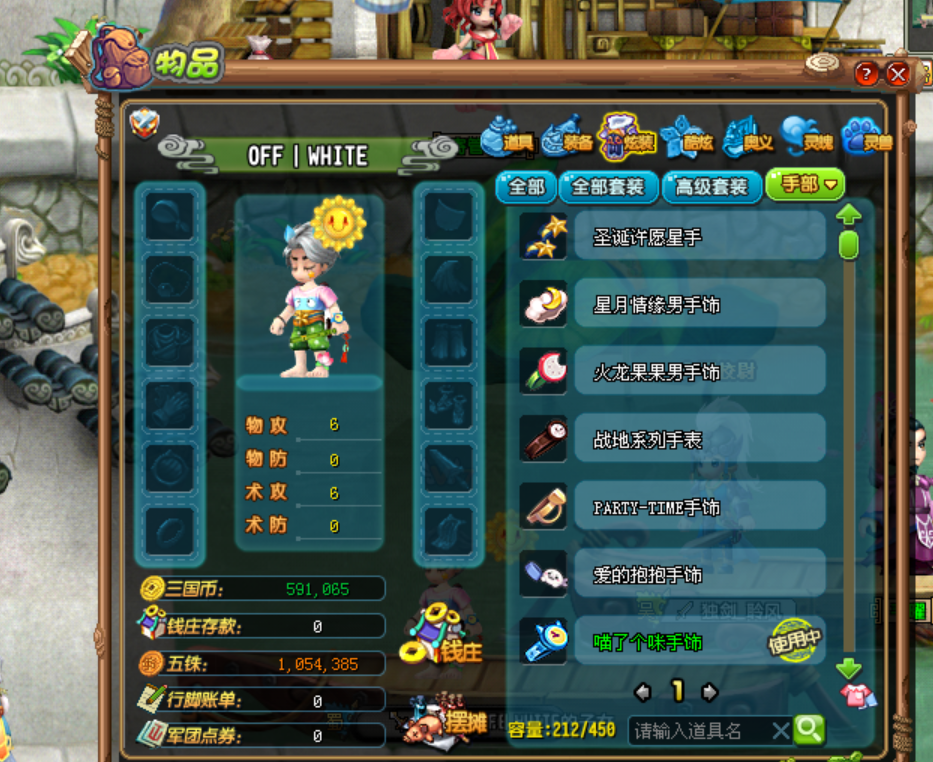Click the green magnifier search button

809,730
